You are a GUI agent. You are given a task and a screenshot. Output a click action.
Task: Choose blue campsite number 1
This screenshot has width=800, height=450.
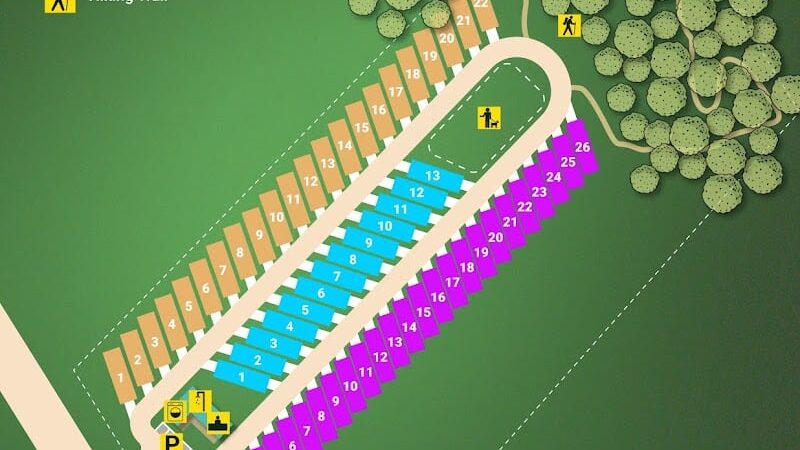tap(242, 377)
